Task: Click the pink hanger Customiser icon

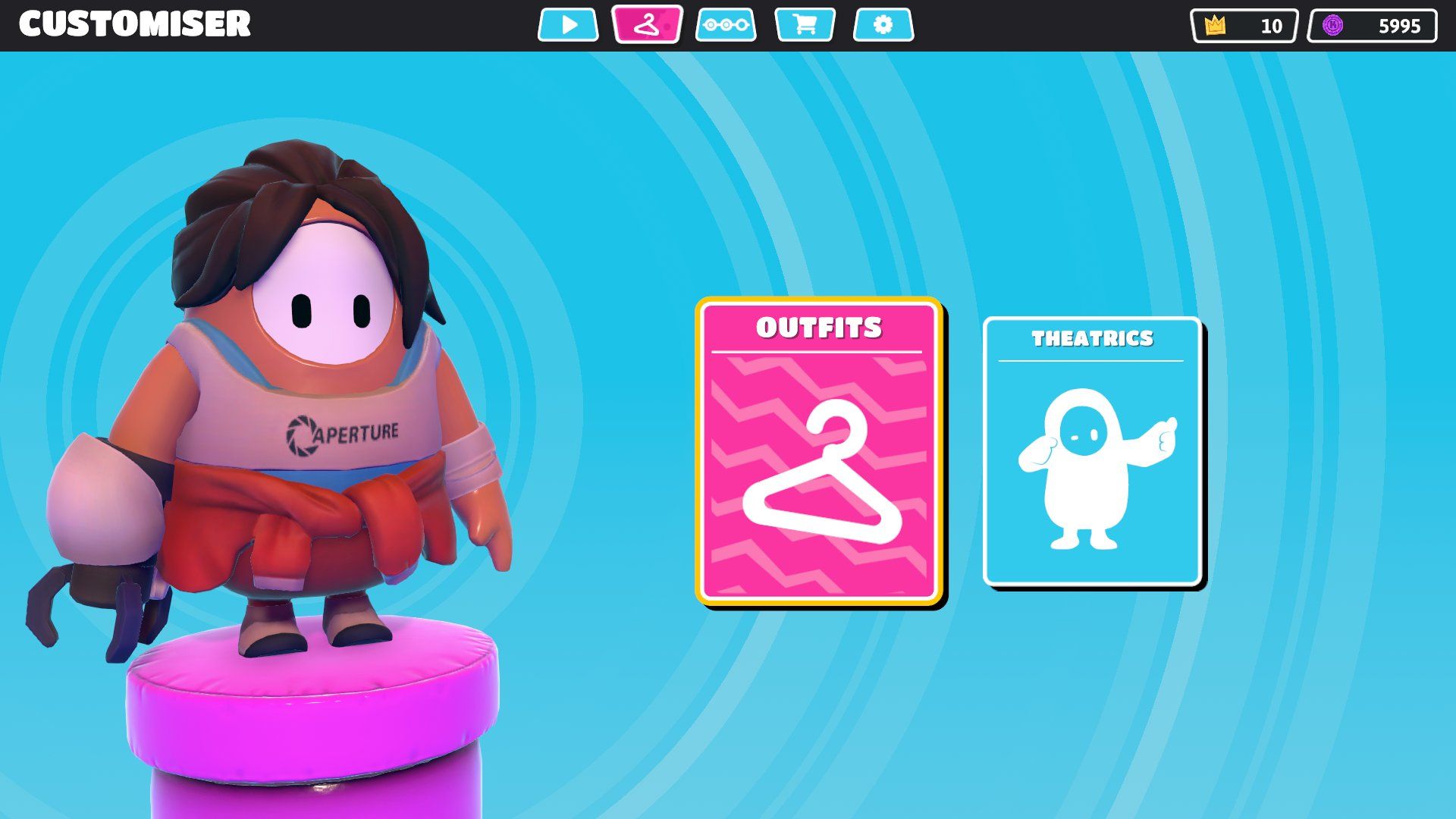Action: coord(646,24)
